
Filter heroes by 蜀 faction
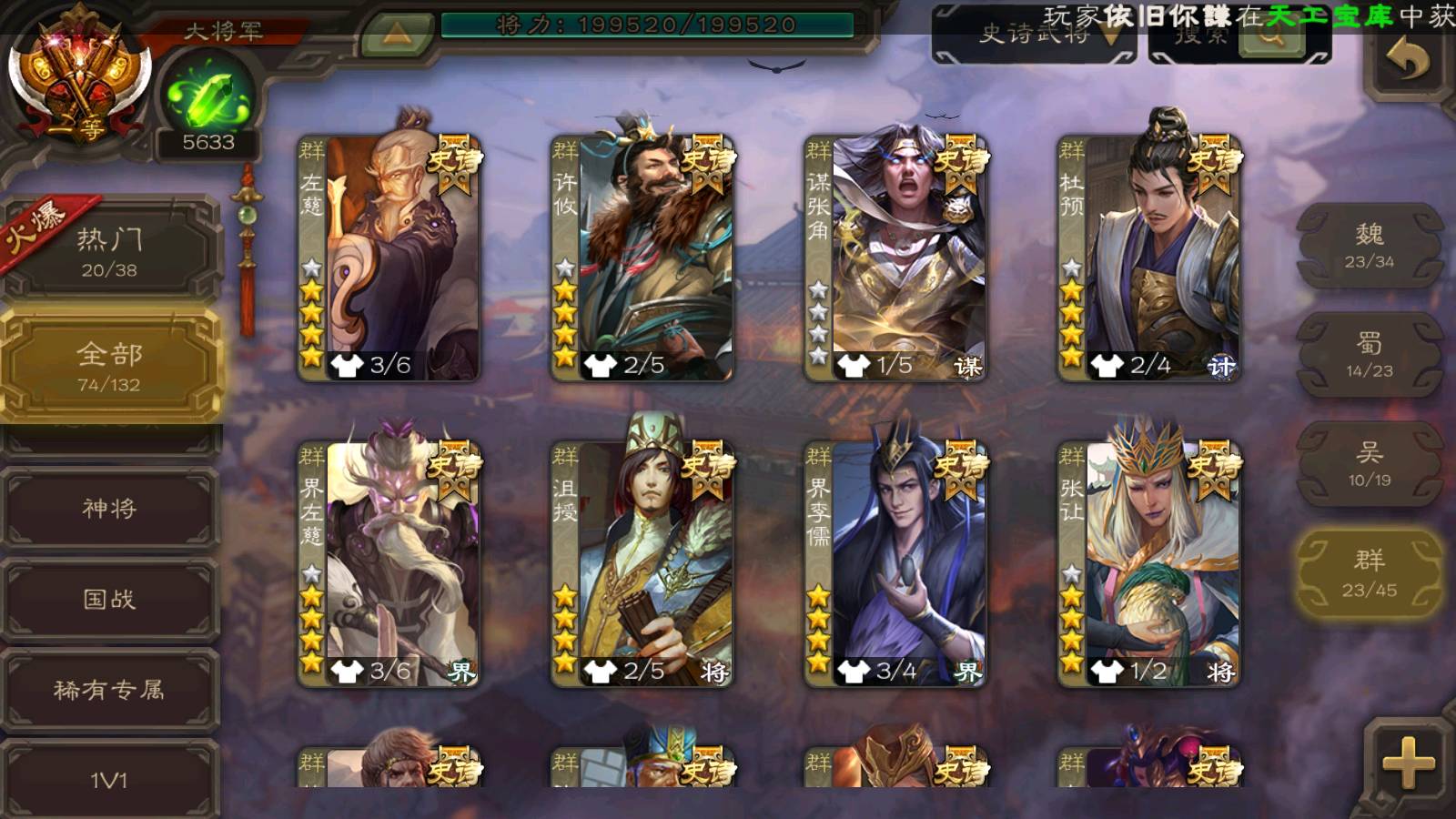(1369, 355)
